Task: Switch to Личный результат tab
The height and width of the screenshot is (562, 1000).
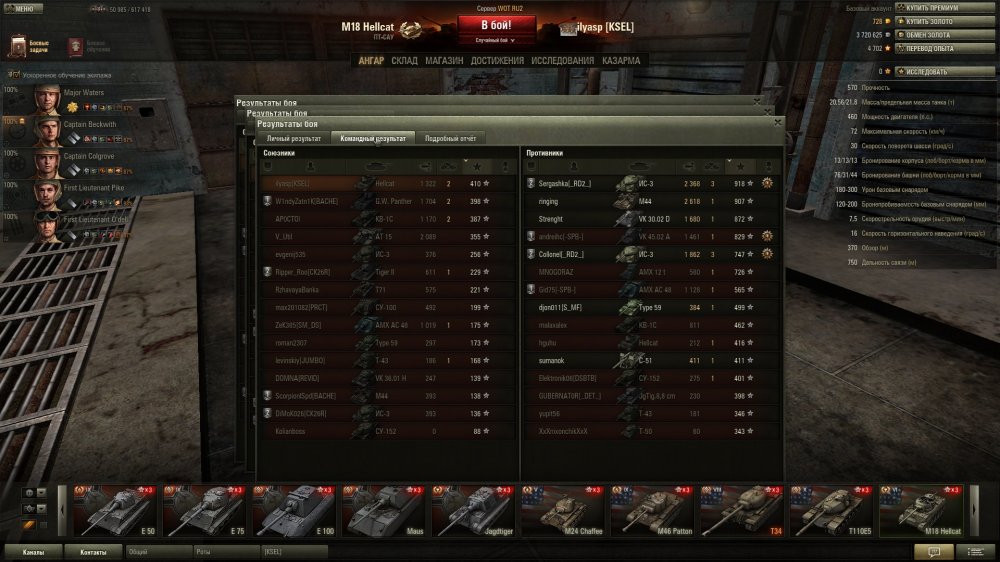Action: 293,138
